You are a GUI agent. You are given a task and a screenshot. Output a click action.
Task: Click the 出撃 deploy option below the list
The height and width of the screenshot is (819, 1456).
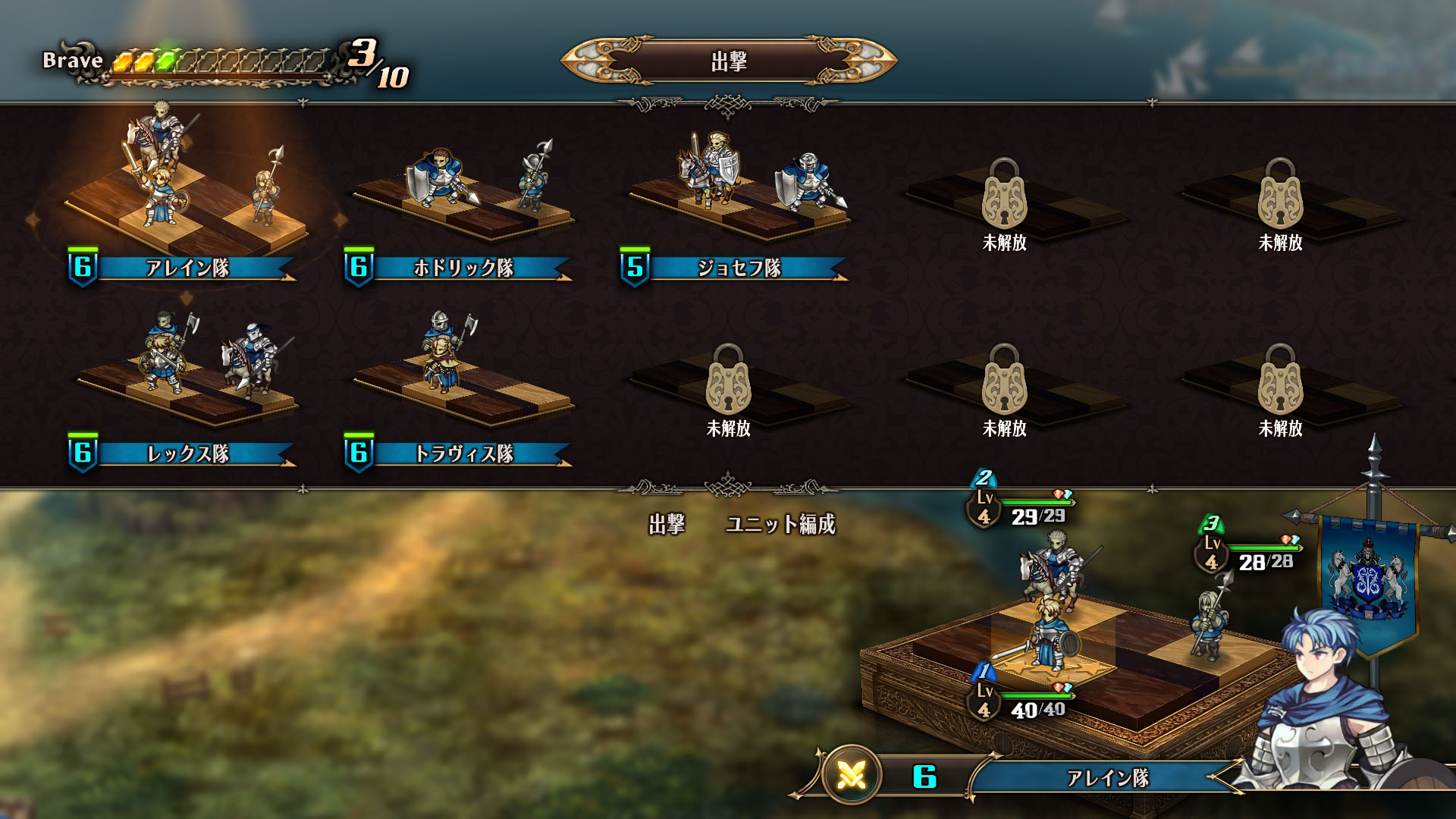coord(667,524)
